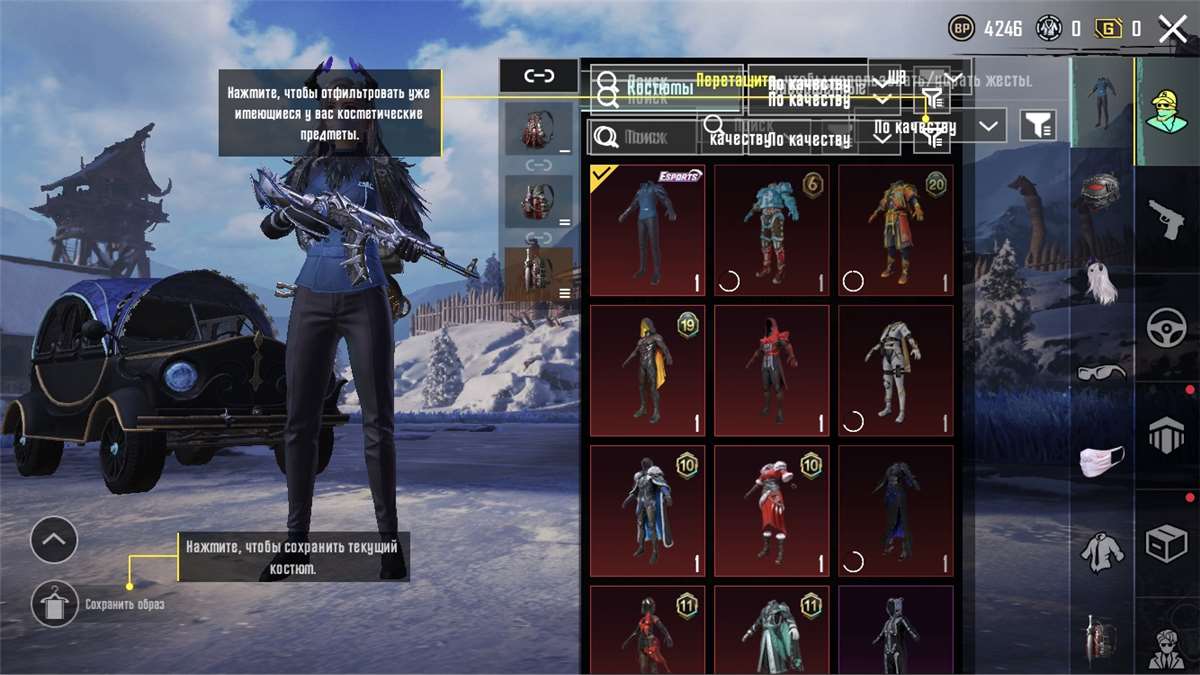Select the Esports blue outfit tile

(x=647, y=231)
